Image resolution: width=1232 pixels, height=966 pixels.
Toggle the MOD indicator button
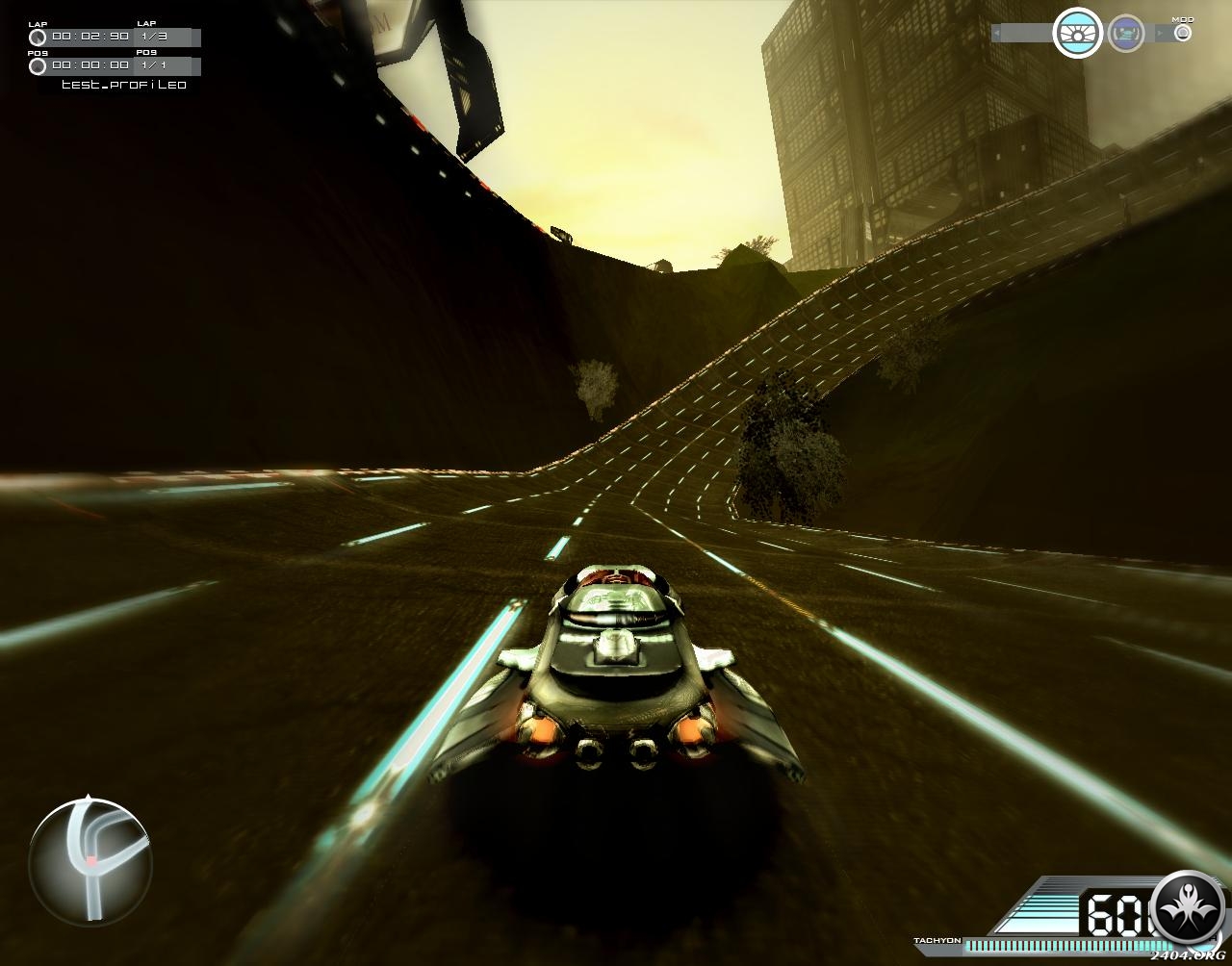tap(1183, 33)
